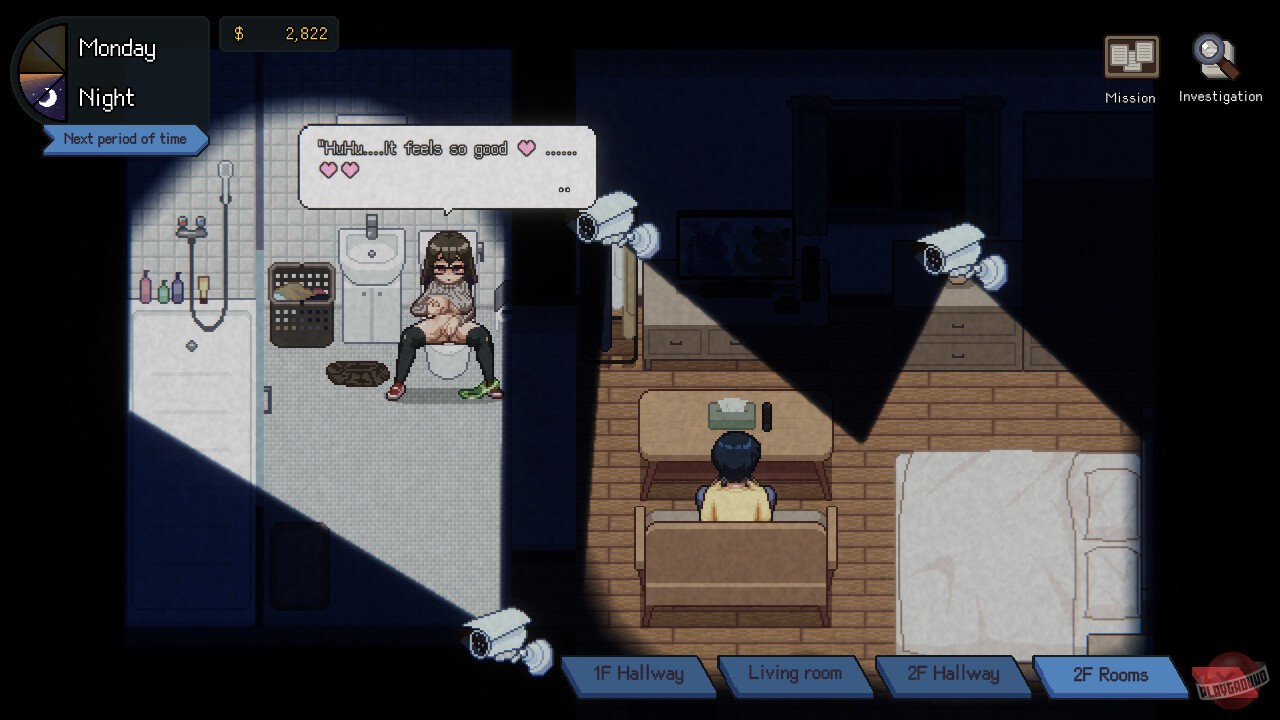Viewport: 1280px width, 720px height.
Task: Open the 2F Hallway view
Action: click(952, 675)
